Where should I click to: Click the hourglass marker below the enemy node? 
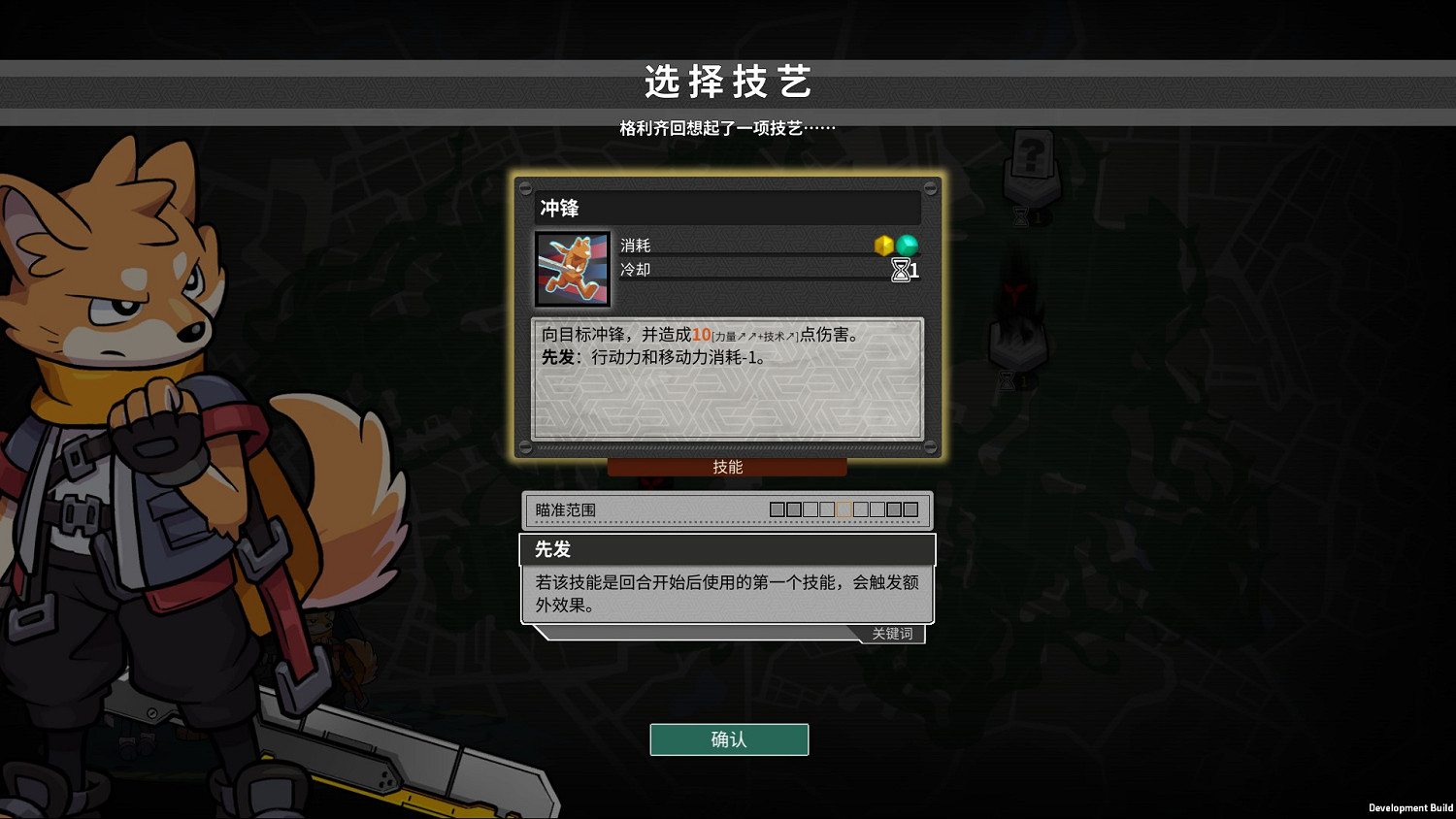point(1008,380)
